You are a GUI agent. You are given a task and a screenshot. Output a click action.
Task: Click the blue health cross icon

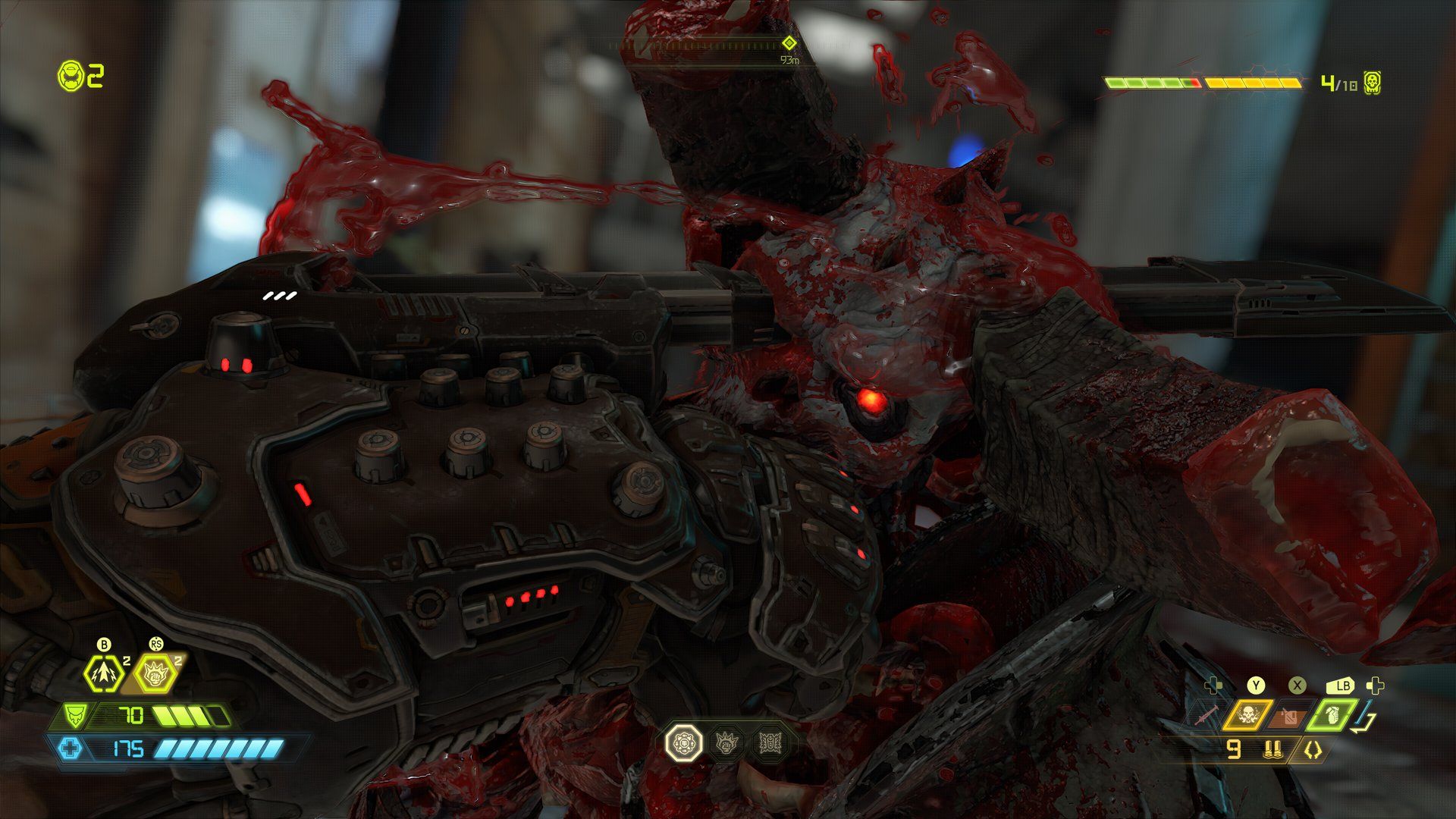[x=71, y=749]
